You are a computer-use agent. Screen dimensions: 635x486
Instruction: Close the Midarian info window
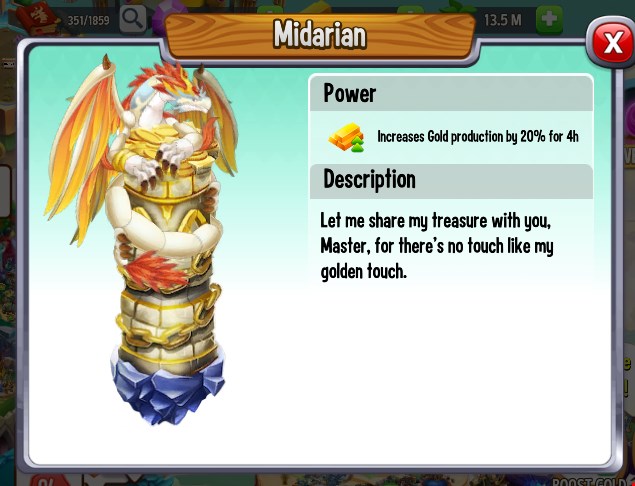609,42
